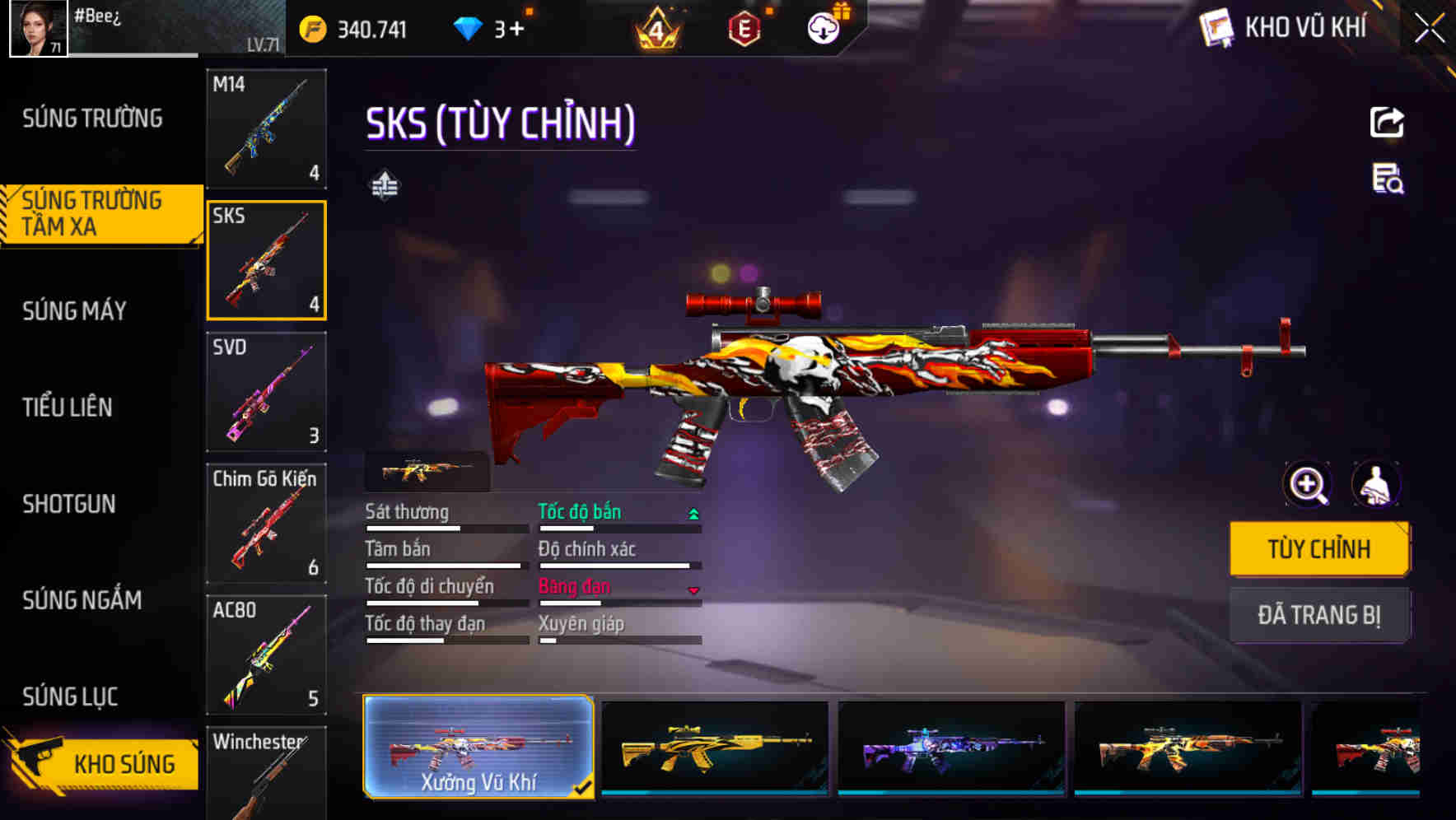Share the SKS weapon skin
The image size is (1456, 820).
click(x=1388, y=122)
